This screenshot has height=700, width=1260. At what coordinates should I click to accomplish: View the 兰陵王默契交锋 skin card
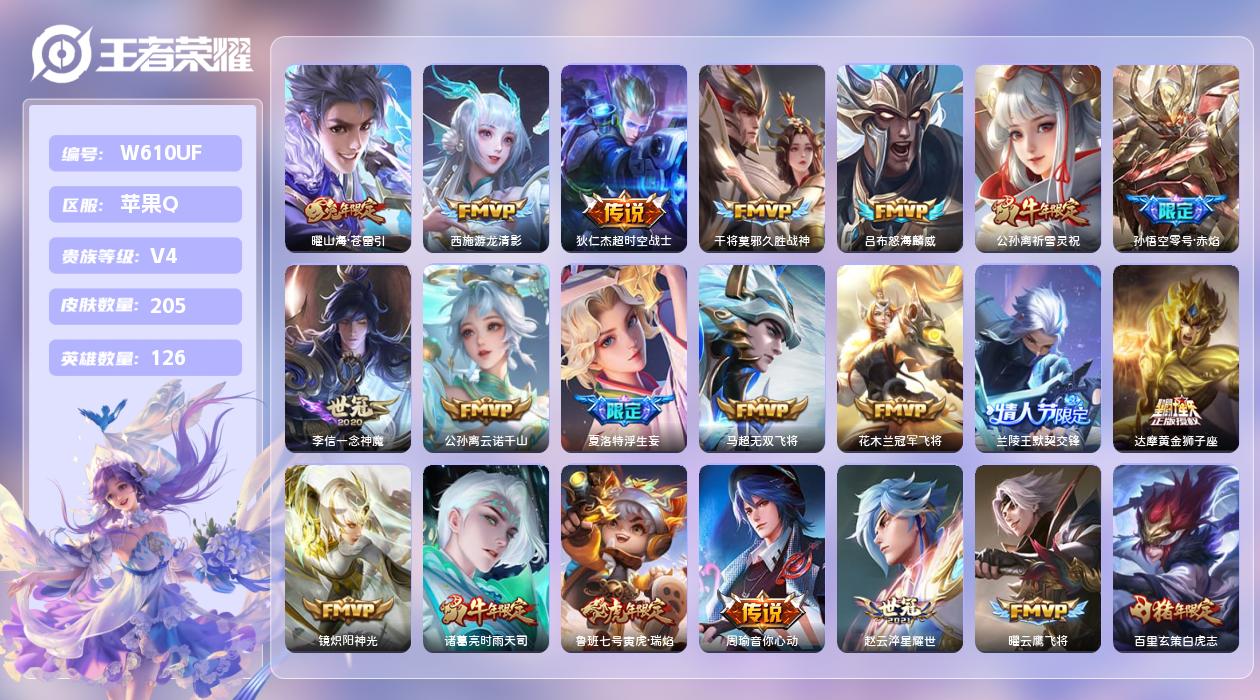point(1038,358)
